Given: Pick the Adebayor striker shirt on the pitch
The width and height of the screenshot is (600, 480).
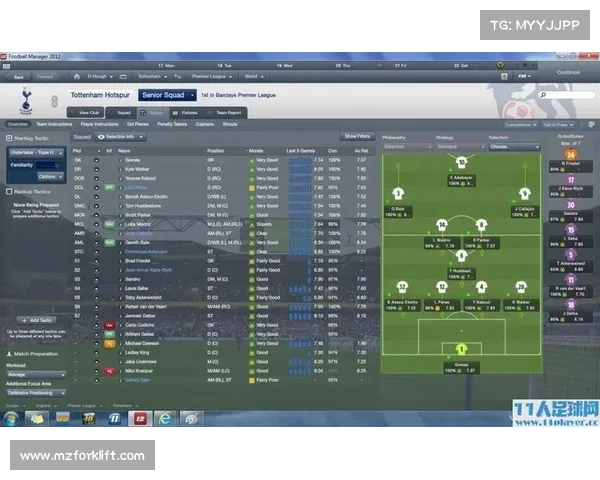Looking at the screenshot, I should pyautogui.click(x=461, y=163).
